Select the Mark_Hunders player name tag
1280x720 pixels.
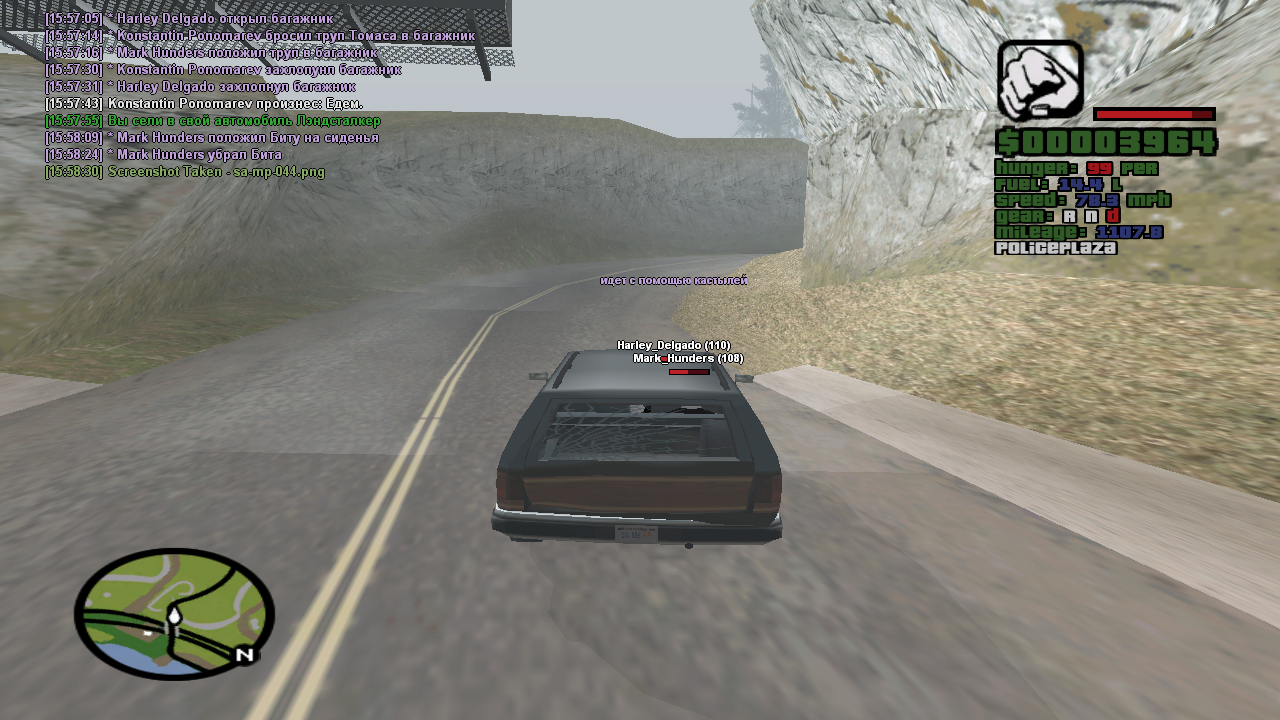pos(688,358)
